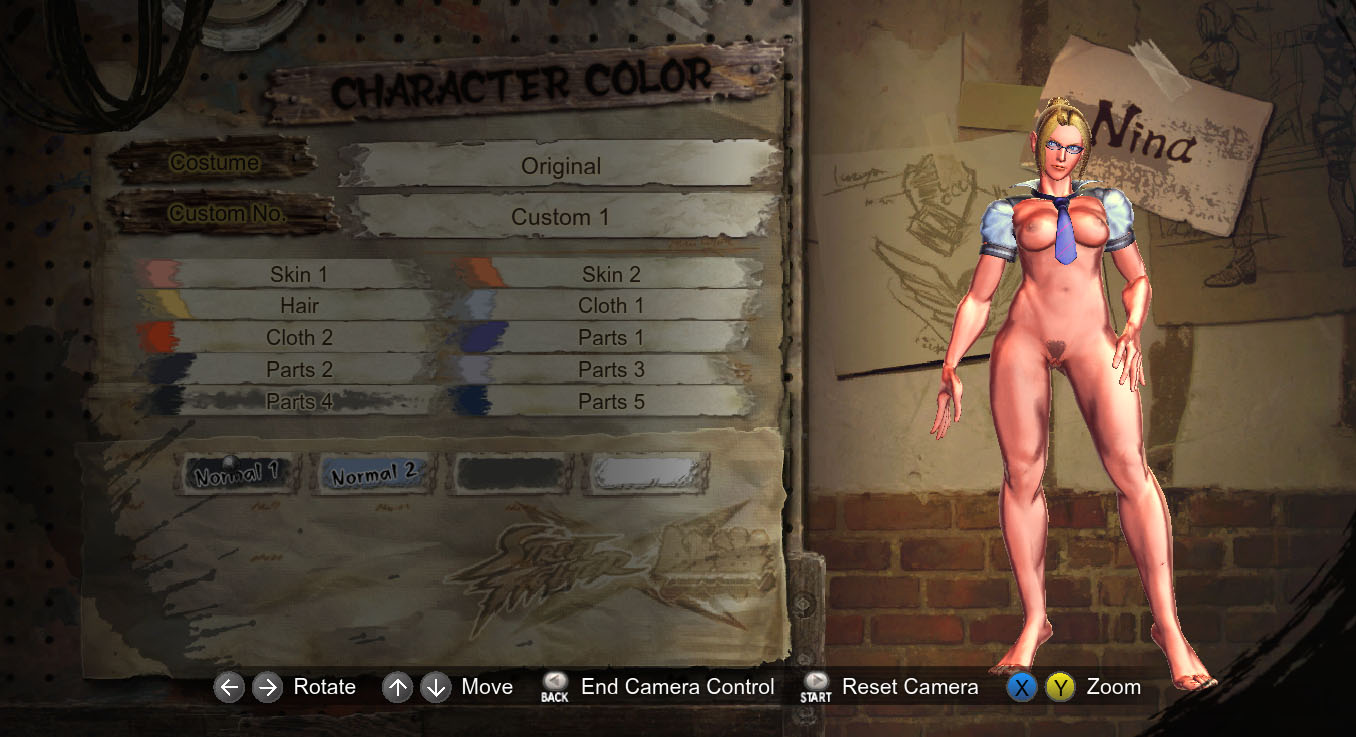Apply the Normal 1 color preset
Image resolution: width=1356 pixels, height=737 pixels.
click(237, 474)
